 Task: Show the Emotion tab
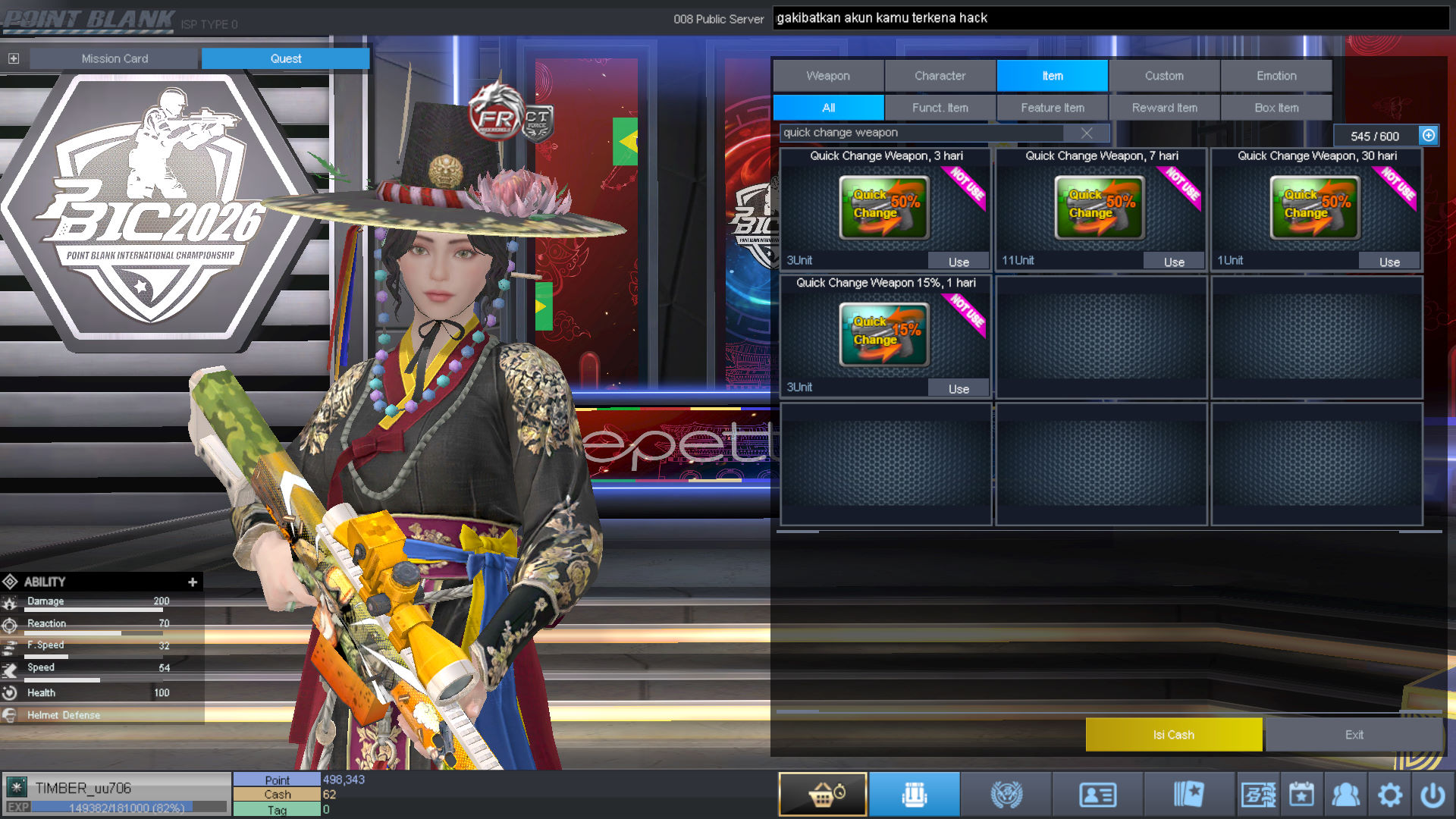pos(1276,76)
